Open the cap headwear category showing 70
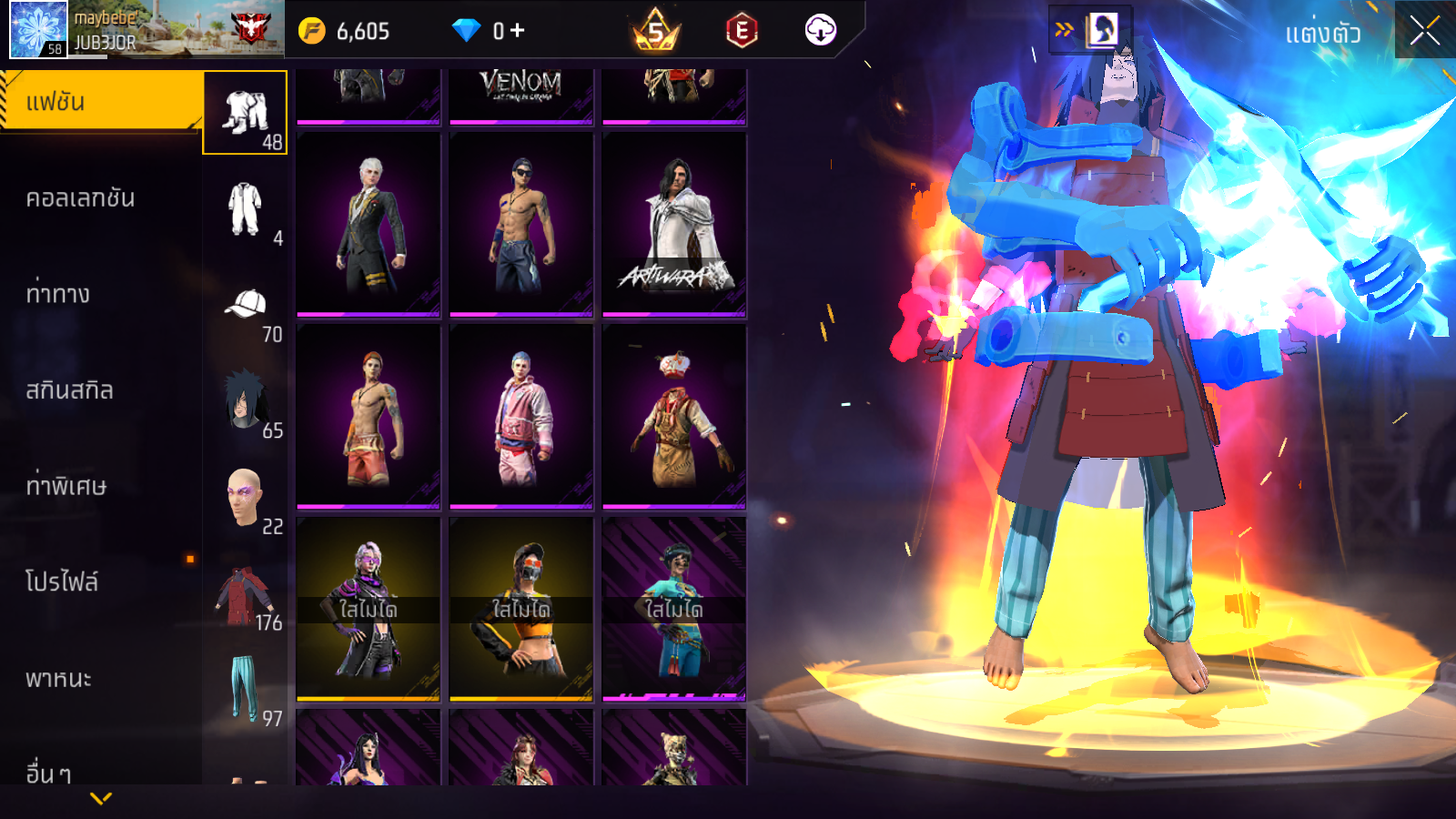 (245, 307)
